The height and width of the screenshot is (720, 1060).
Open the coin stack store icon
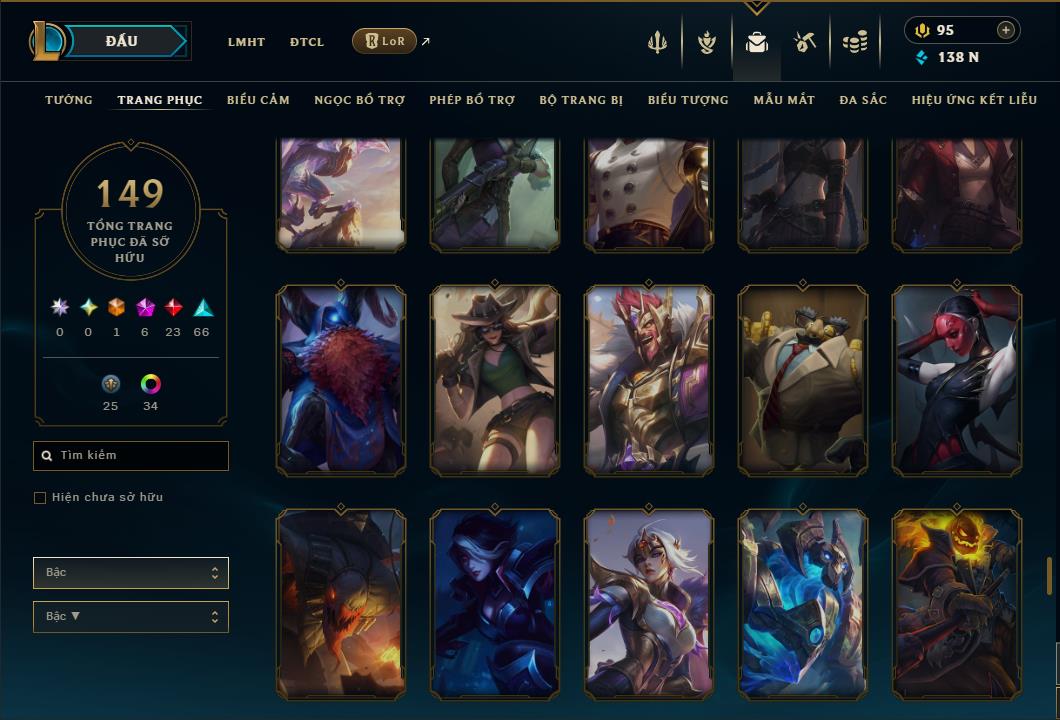click(854, 42)
